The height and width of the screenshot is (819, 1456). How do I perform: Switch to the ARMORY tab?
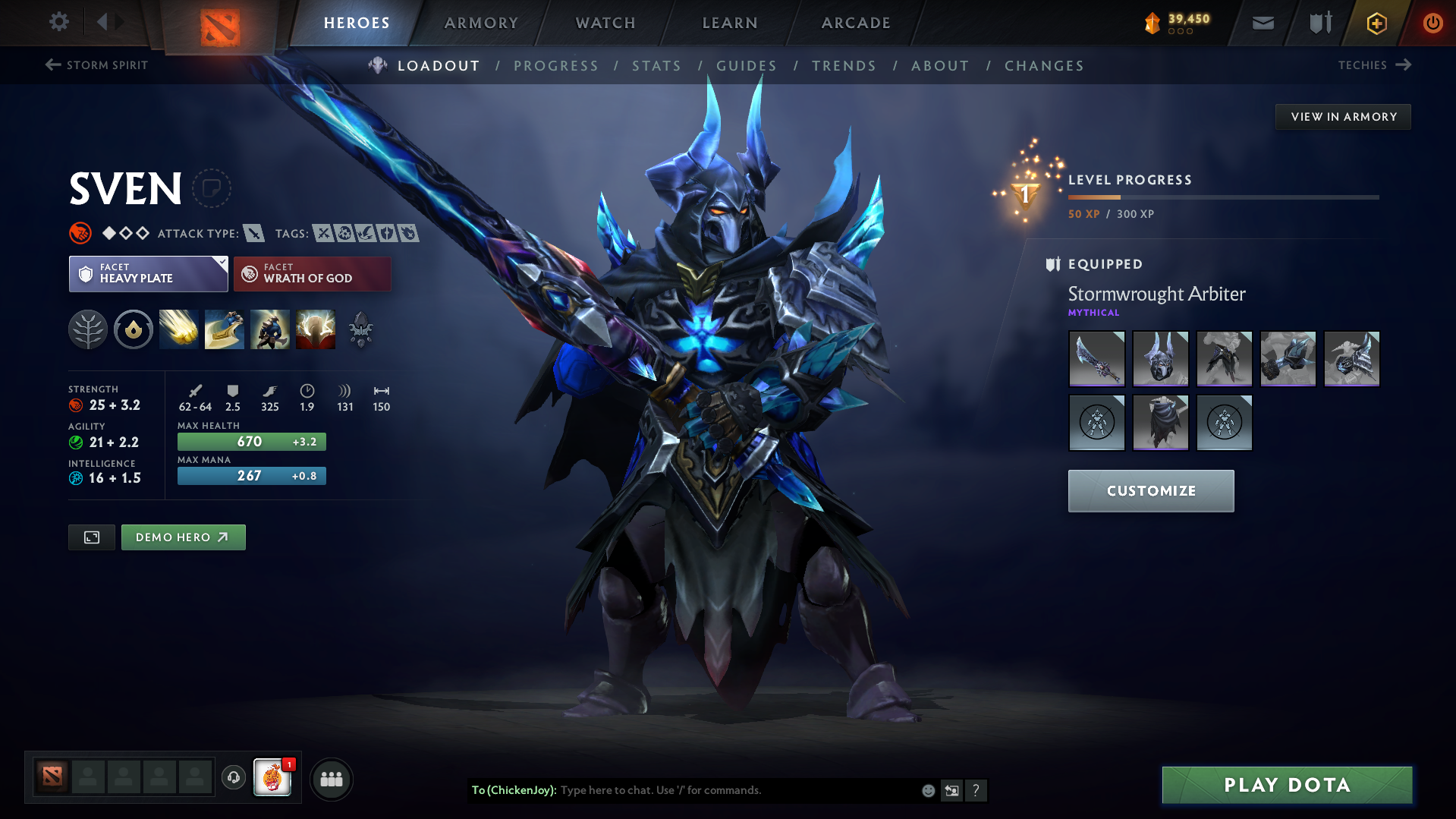tap(481, 23)
